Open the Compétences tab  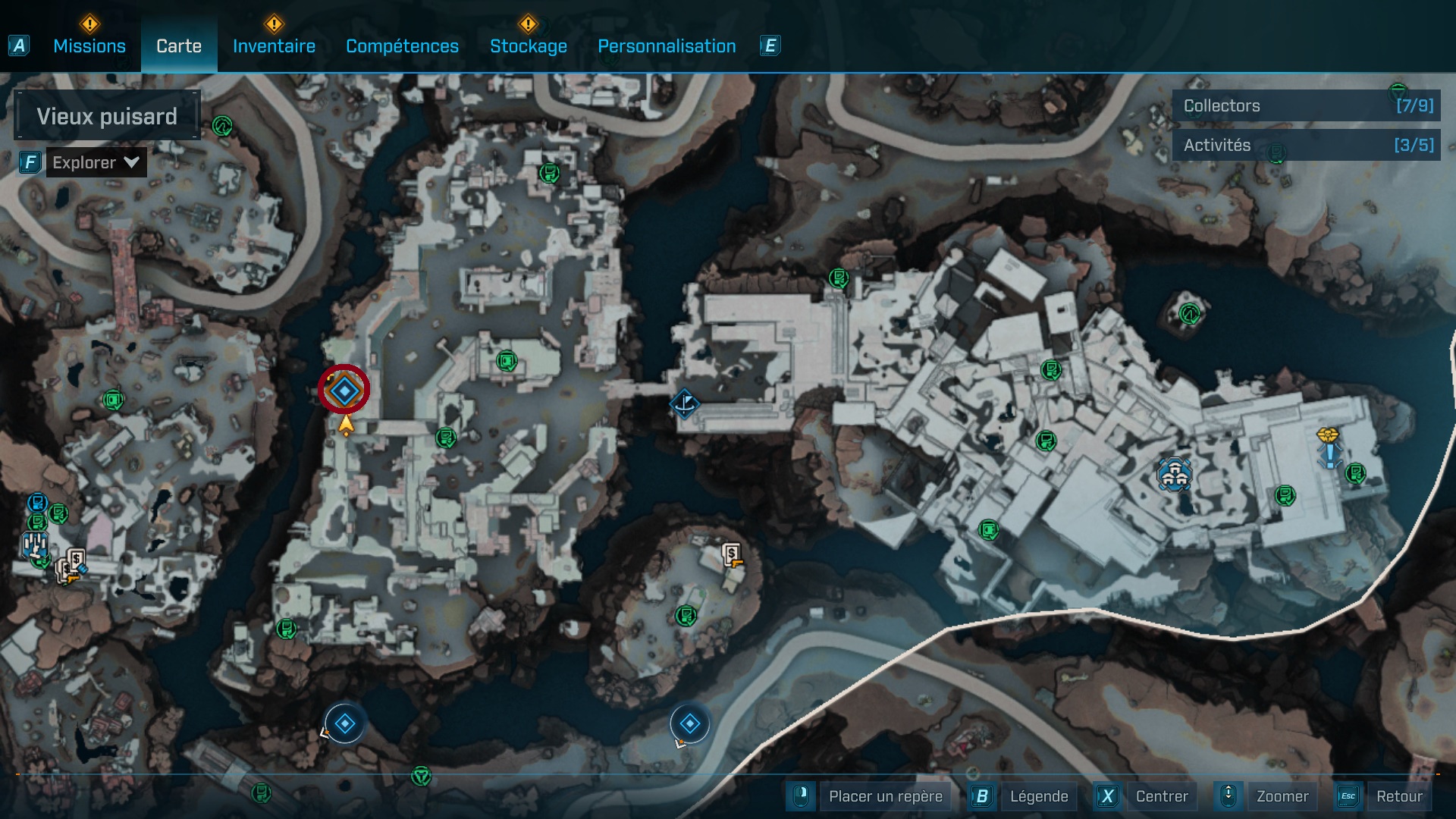(x=402, y=46)
